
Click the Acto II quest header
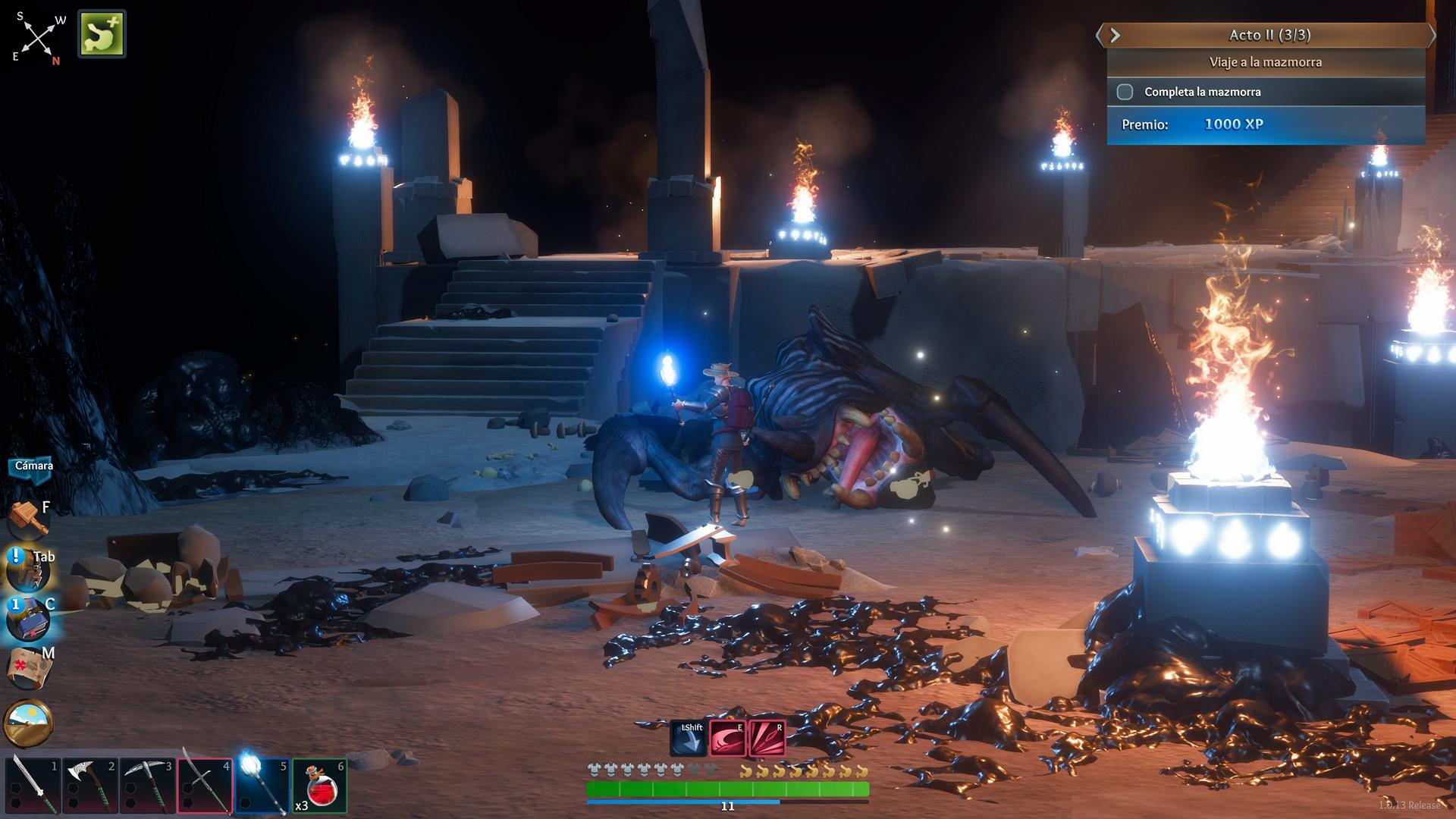1269,35
